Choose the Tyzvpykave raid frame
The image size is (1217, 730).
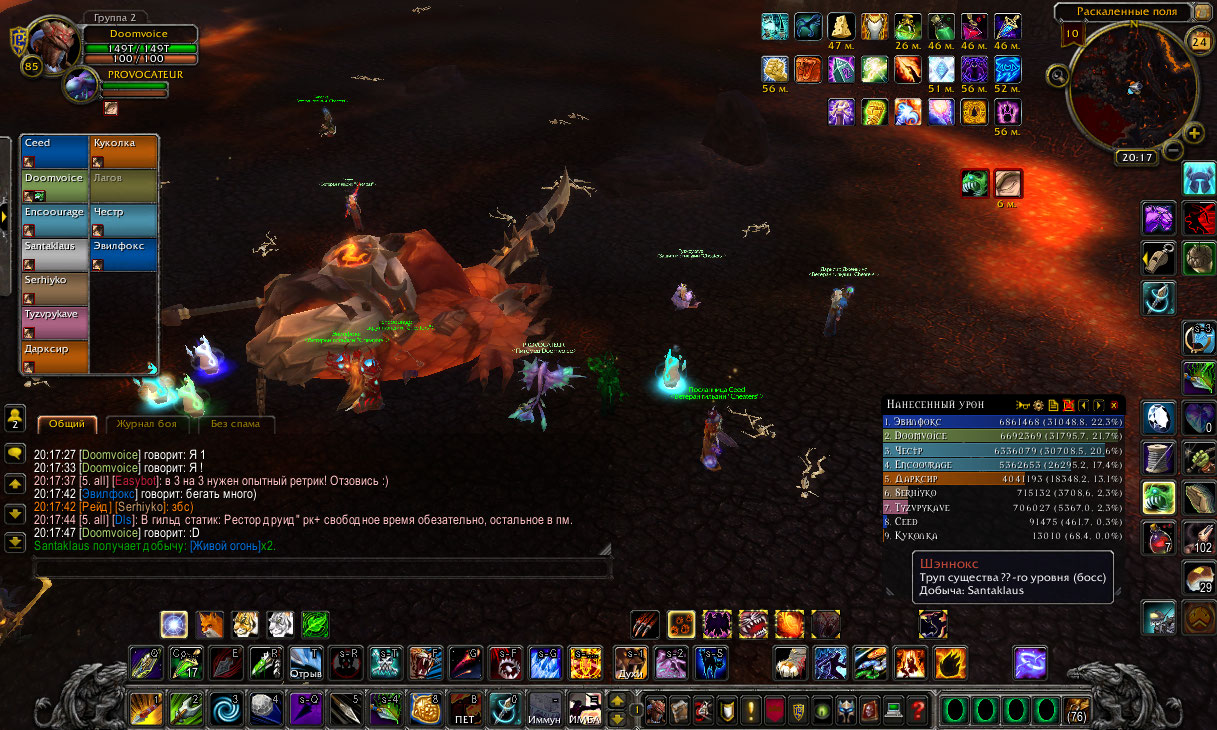[x=55, y=322]
